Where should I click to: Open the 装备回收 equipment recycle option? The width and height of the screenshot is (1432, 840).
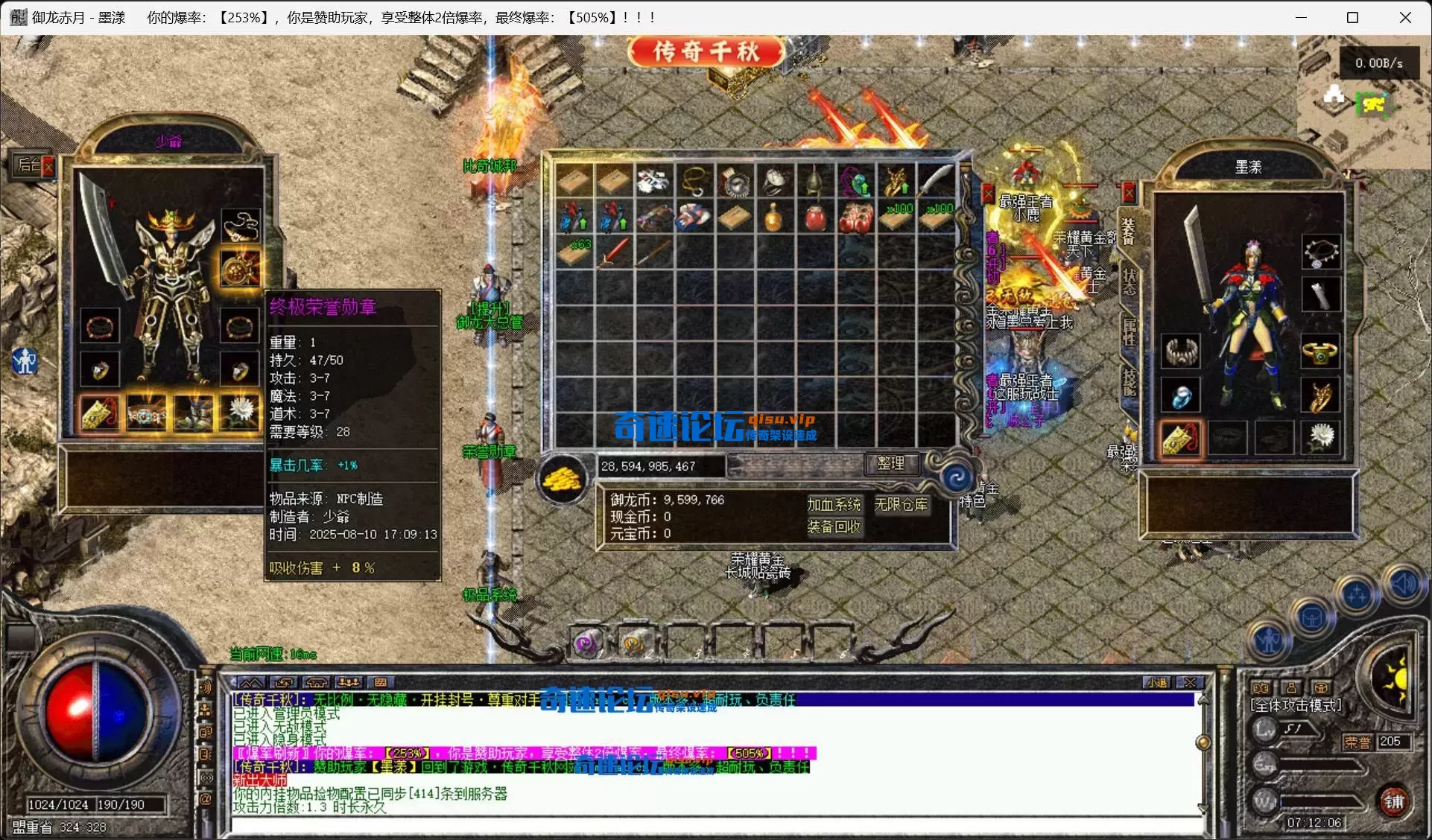834,527
